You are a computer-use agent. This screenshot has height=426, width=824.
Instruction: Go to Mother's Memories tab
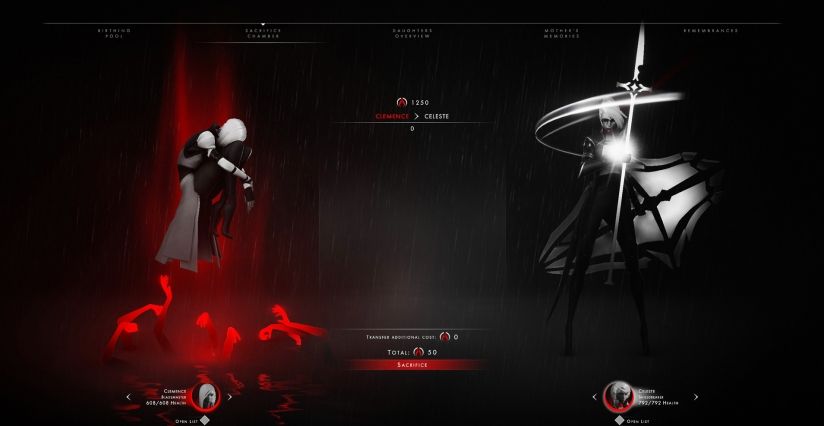[x=561, y=33]
